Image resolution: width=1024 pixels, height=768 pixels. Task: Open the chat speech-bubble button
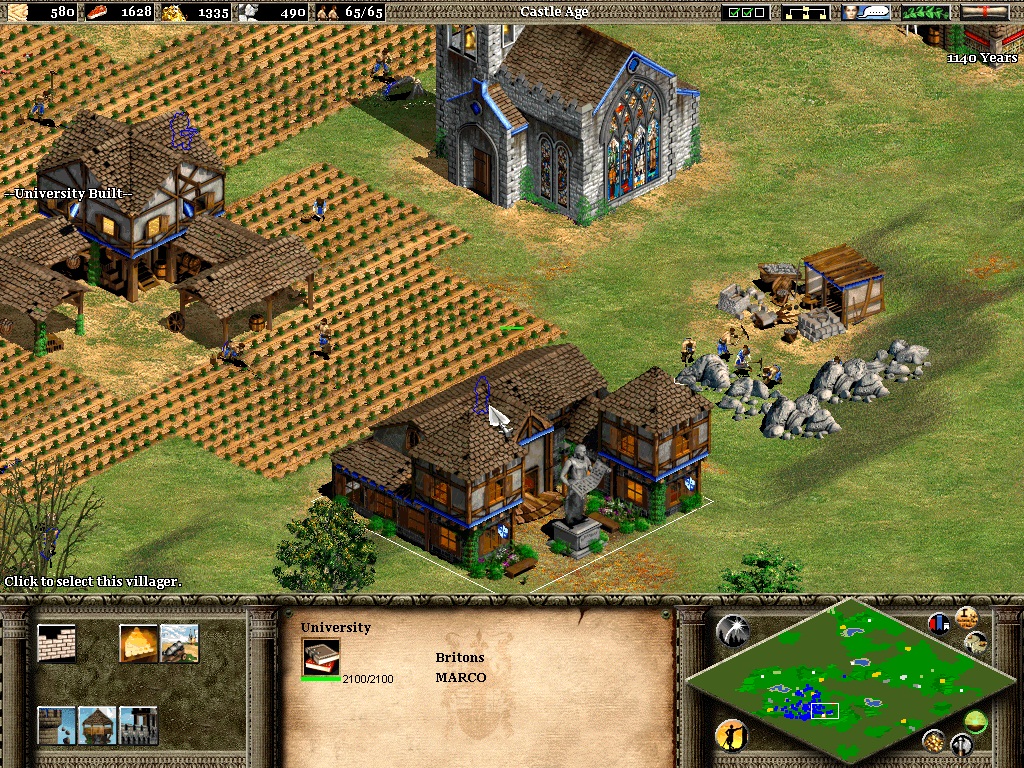point(866,12)
